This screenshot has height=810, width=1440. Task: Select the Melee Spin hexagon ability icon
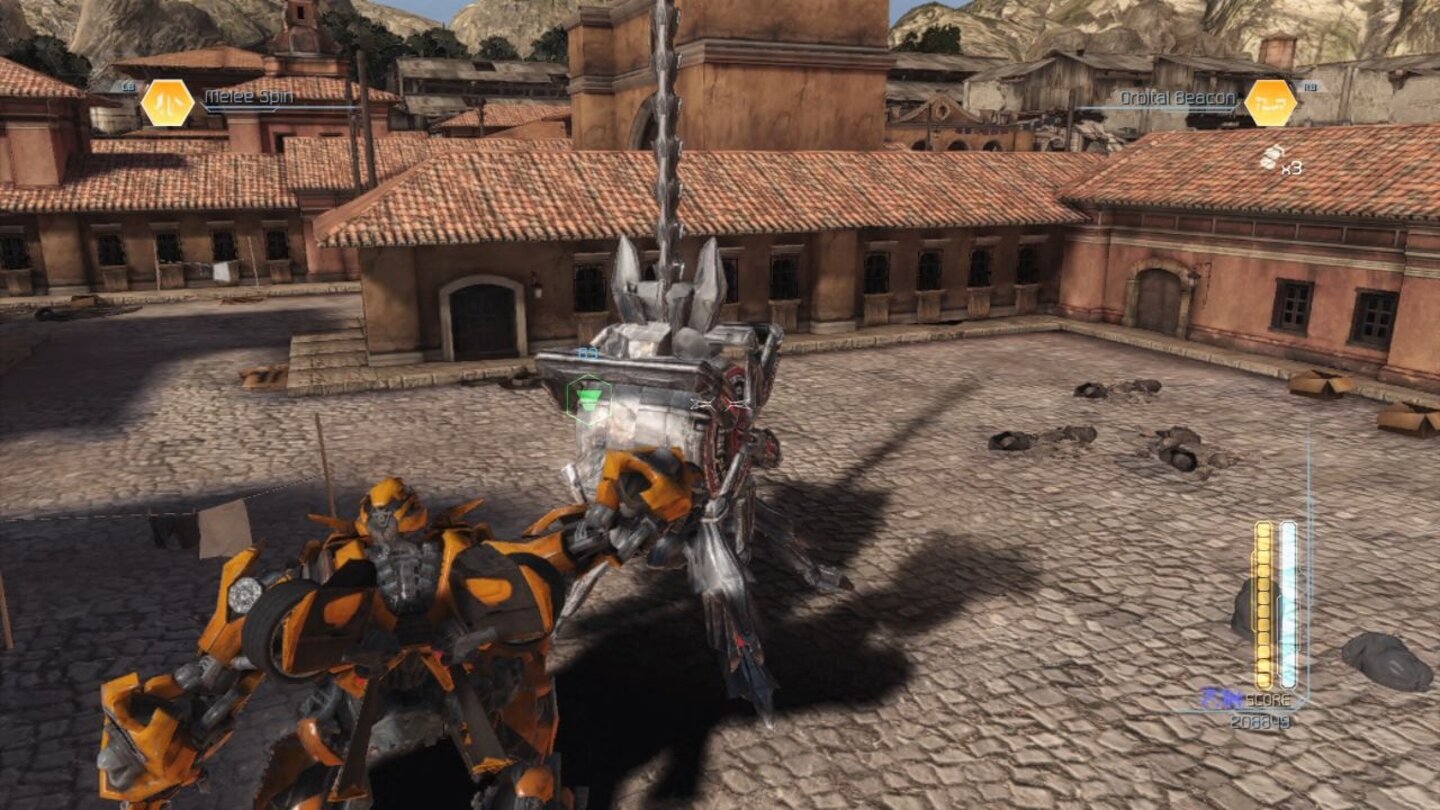pos(170,100)
